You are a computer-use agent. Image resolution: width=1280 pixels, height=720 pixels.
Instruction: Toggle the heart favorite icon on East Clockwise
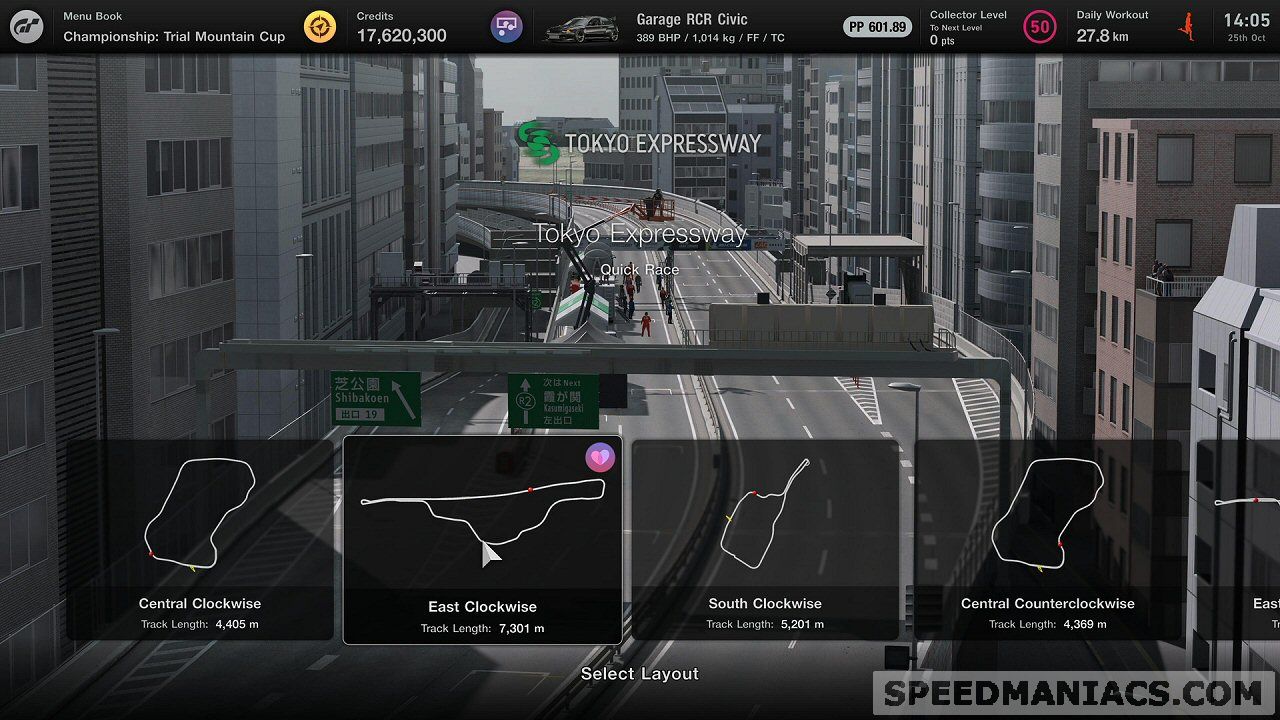coord(600,458)
